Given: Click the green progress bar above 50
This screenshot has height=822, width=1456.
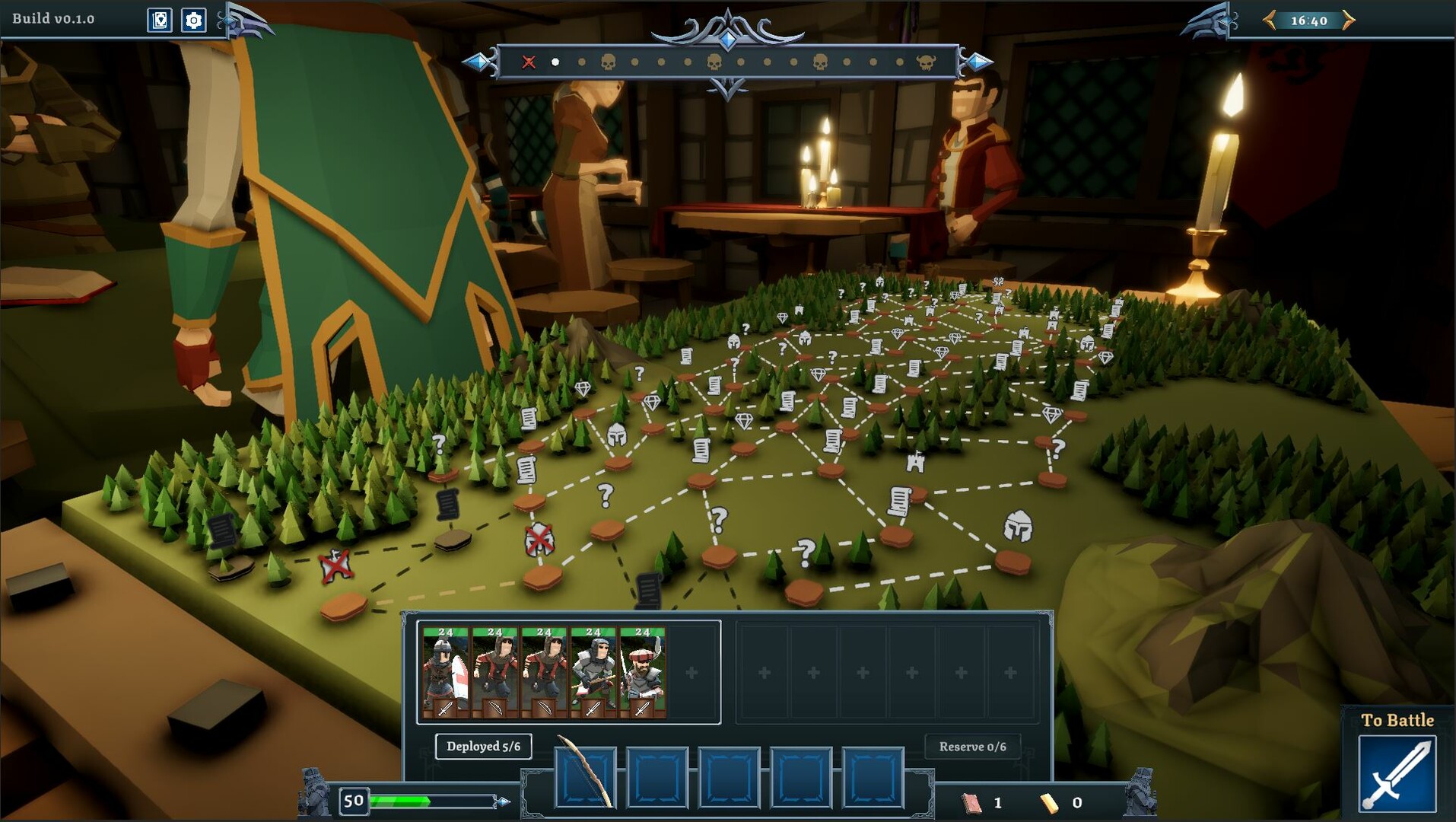Looking at the screenshot, I should click(x=399, y=800).
